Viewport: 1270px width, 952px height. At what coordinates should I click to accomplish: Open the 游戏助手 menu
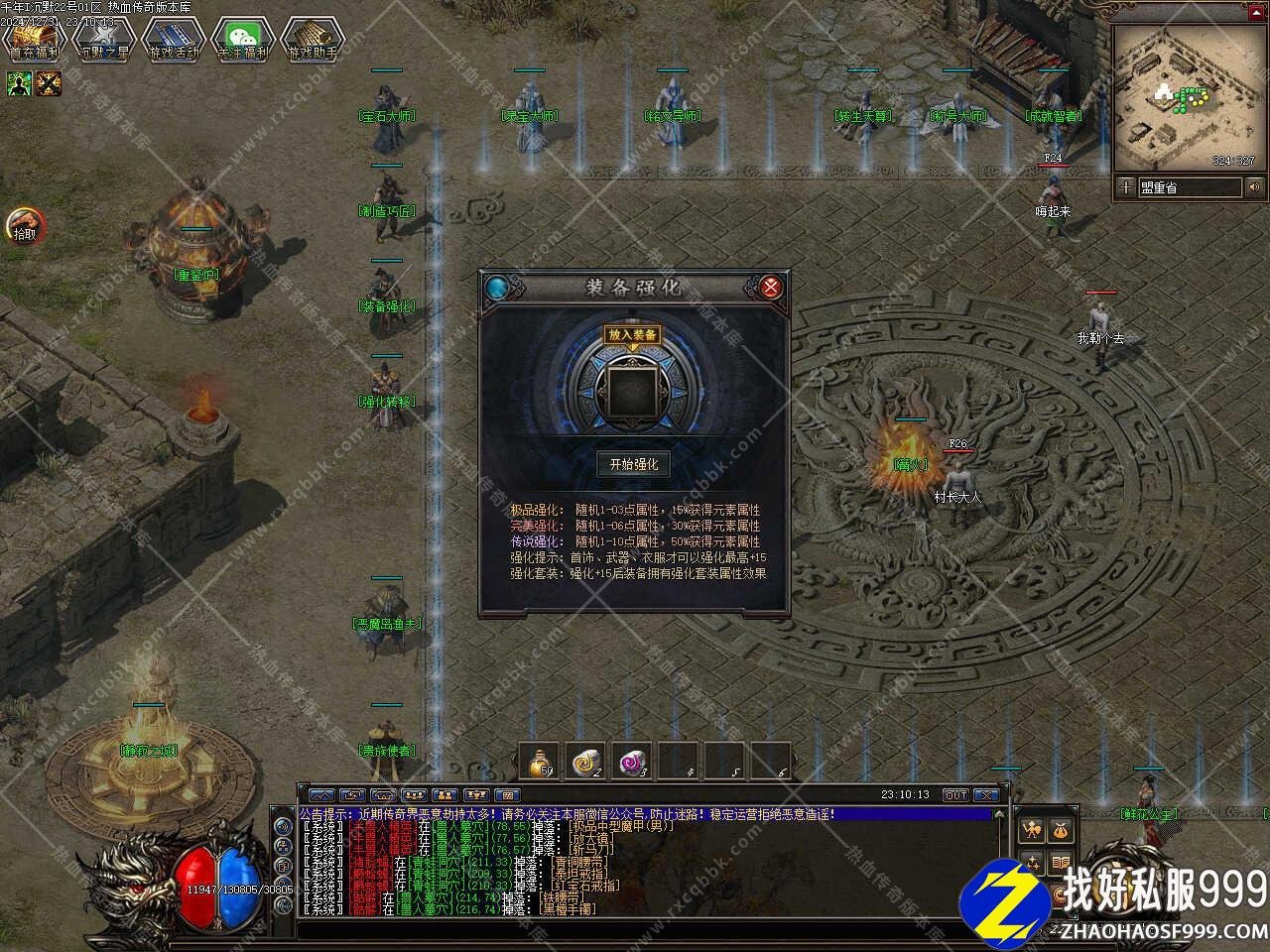click(312, 40)
